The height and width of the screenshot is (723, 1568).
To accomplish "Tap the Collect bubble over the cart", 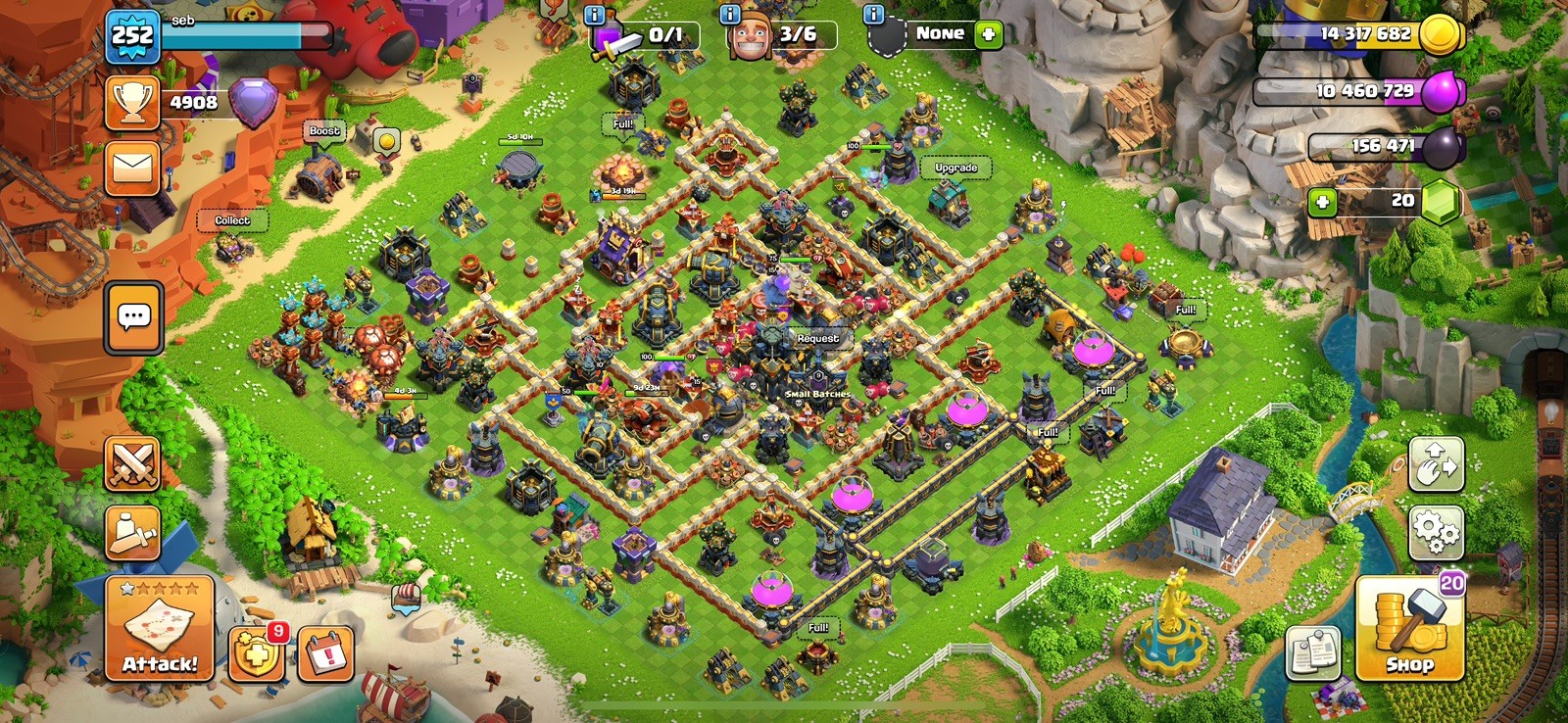I will (x=232, y=220).
